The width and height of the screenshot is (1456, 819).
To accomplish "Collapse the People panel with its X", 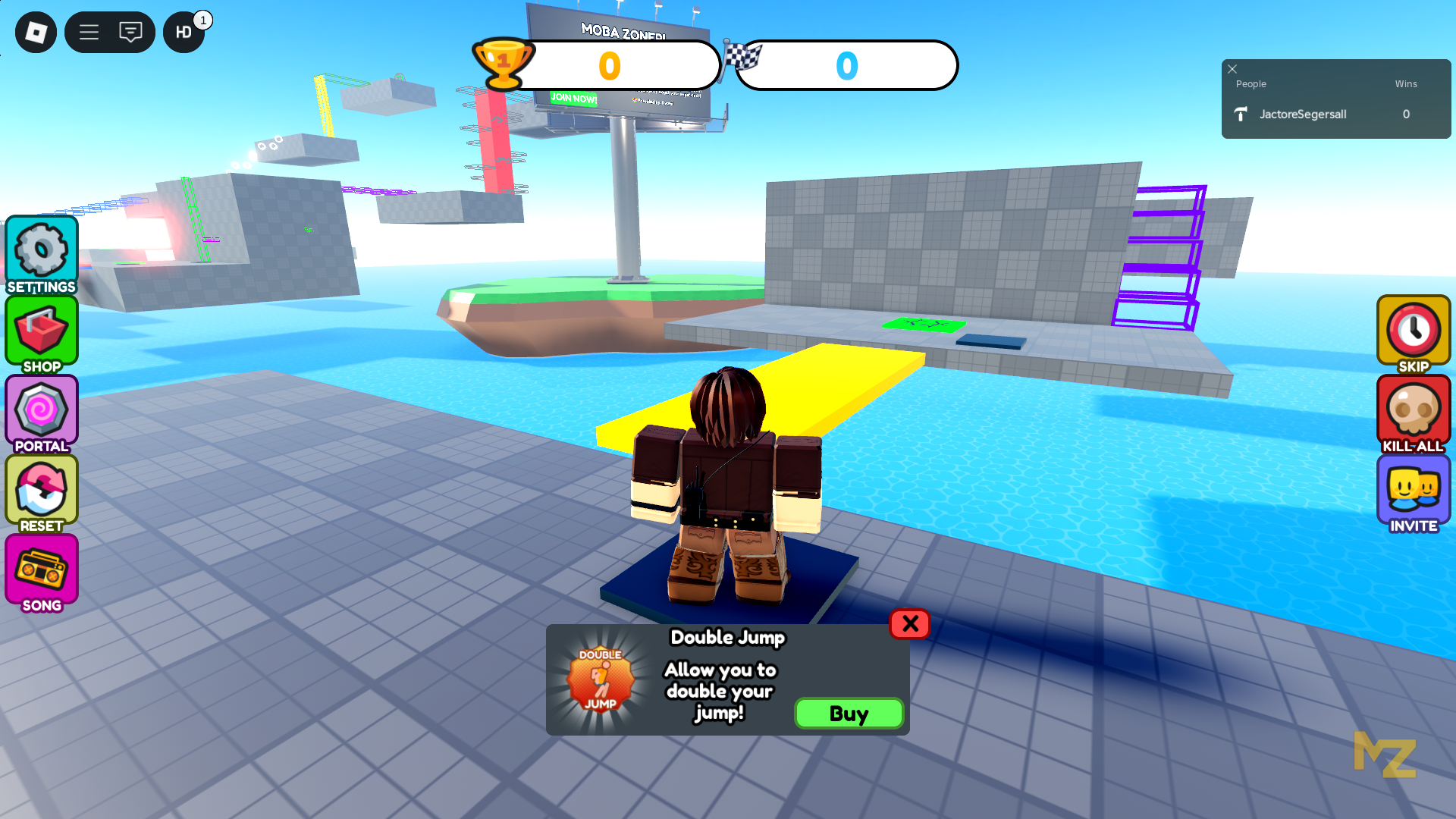I will 1232,69.
